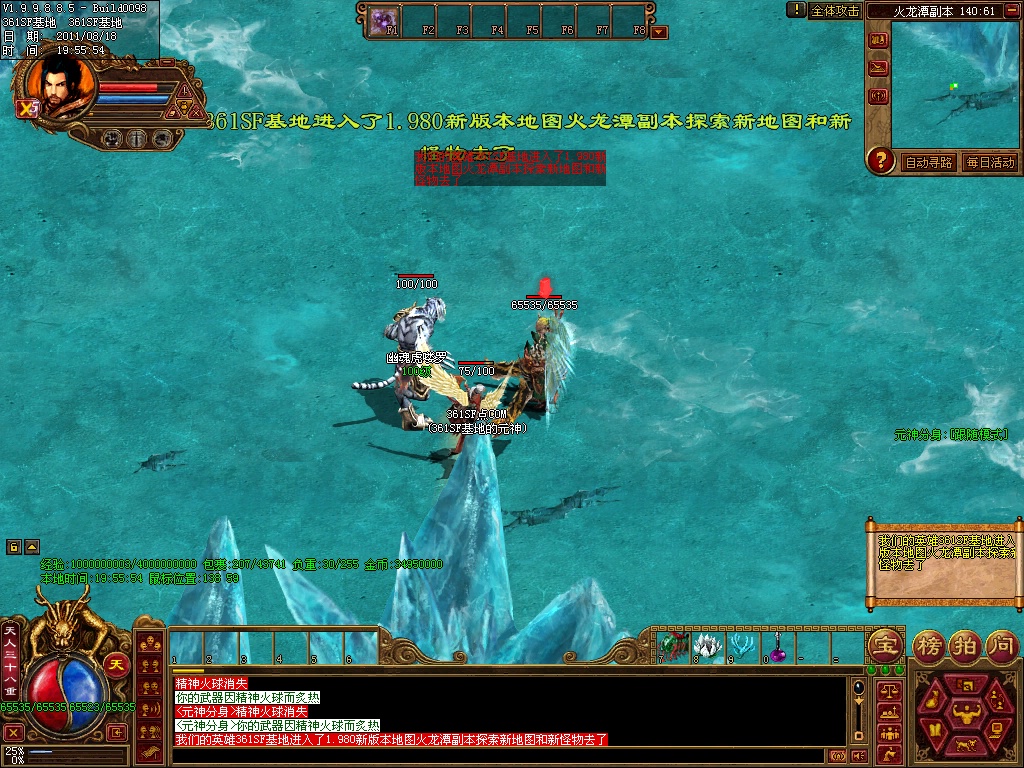Click the red X button below the orb
The image size is (1024, 768).
[x=13, y=732]
